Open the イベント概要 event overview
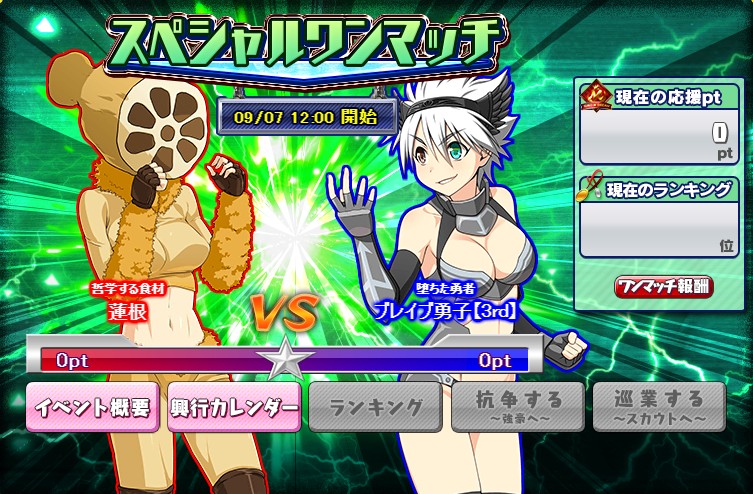Screen dimensions: 753x494 click(x=91, y=406)
